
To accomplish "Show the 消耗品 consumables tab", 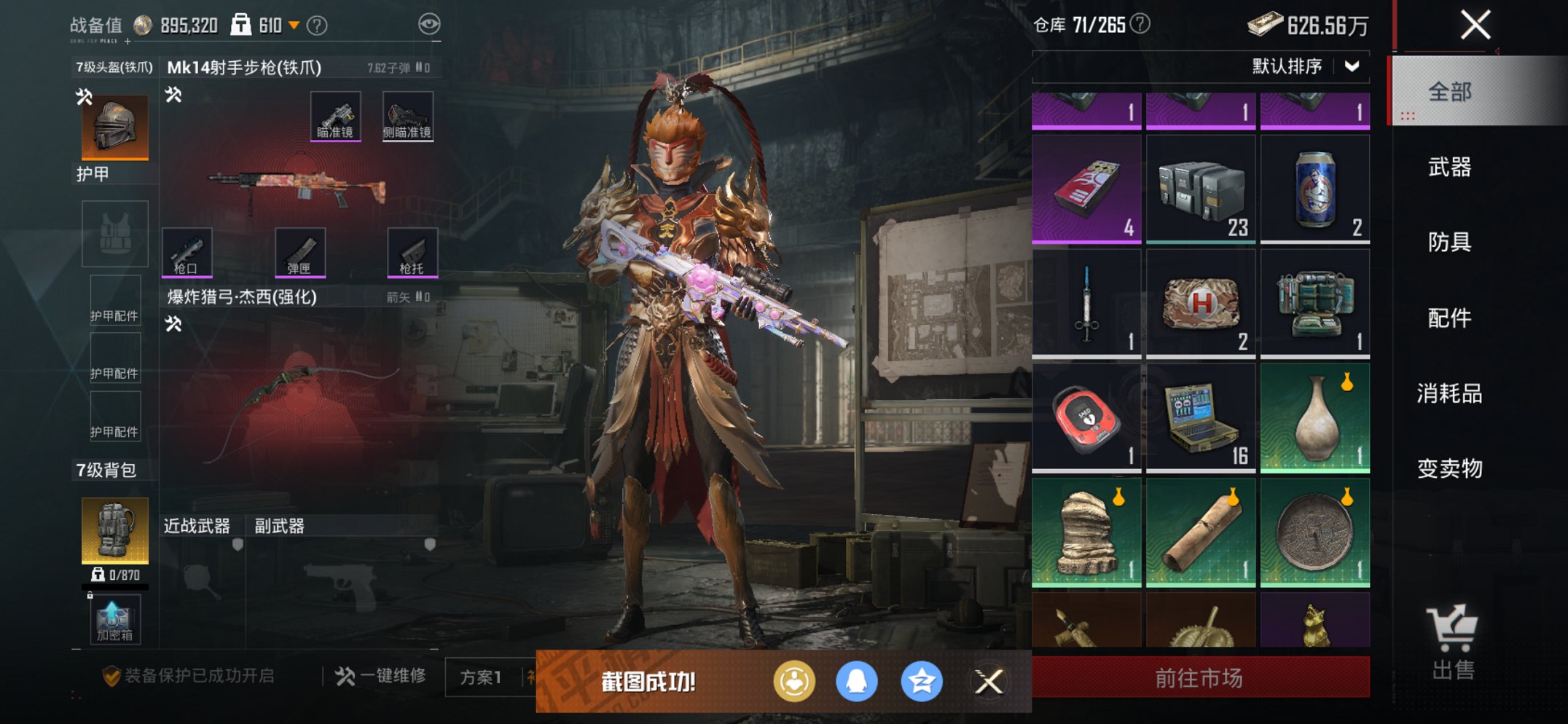I will 1449,393.
